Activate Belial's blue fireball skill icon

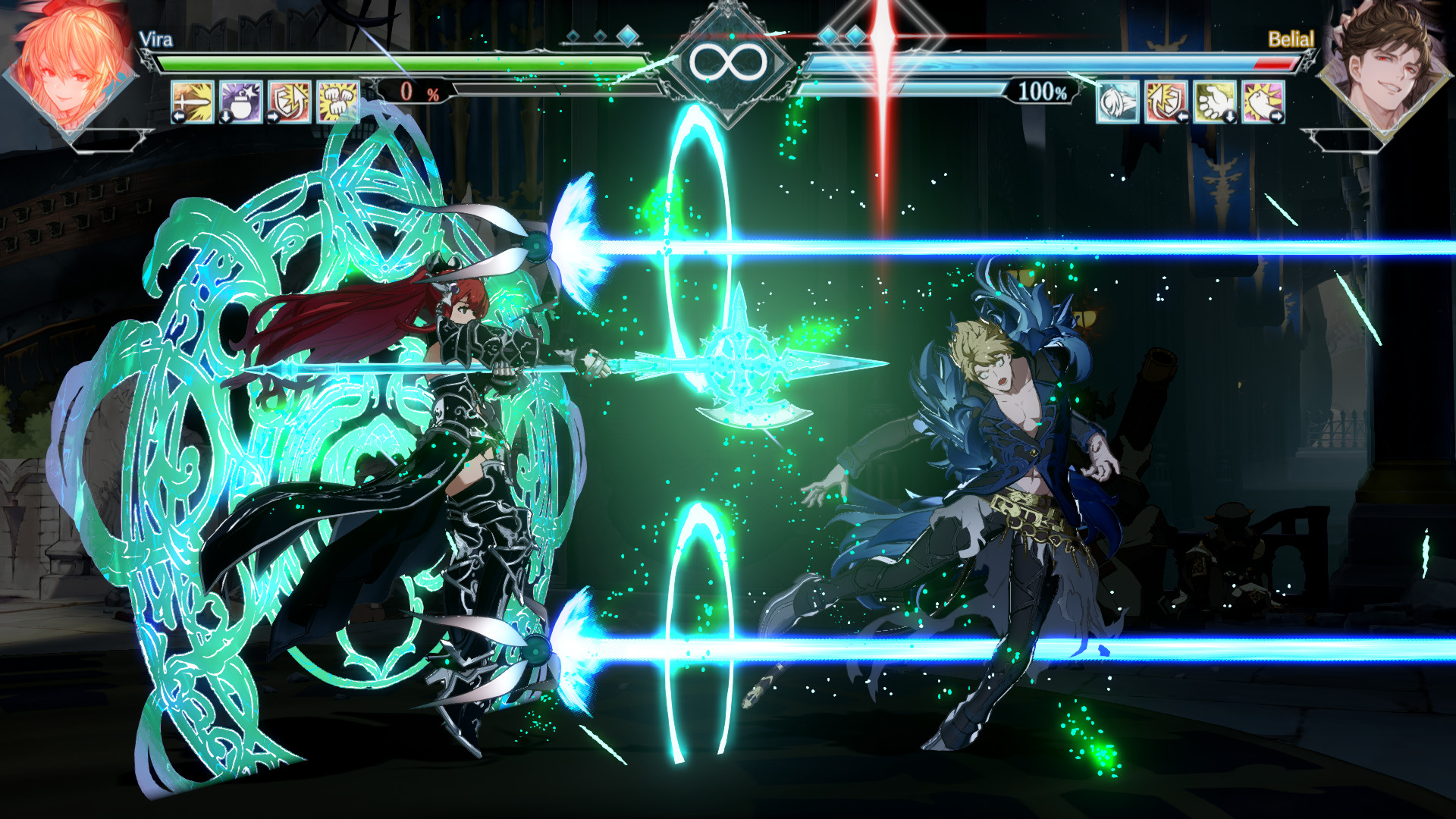(x=1118, y=102)
